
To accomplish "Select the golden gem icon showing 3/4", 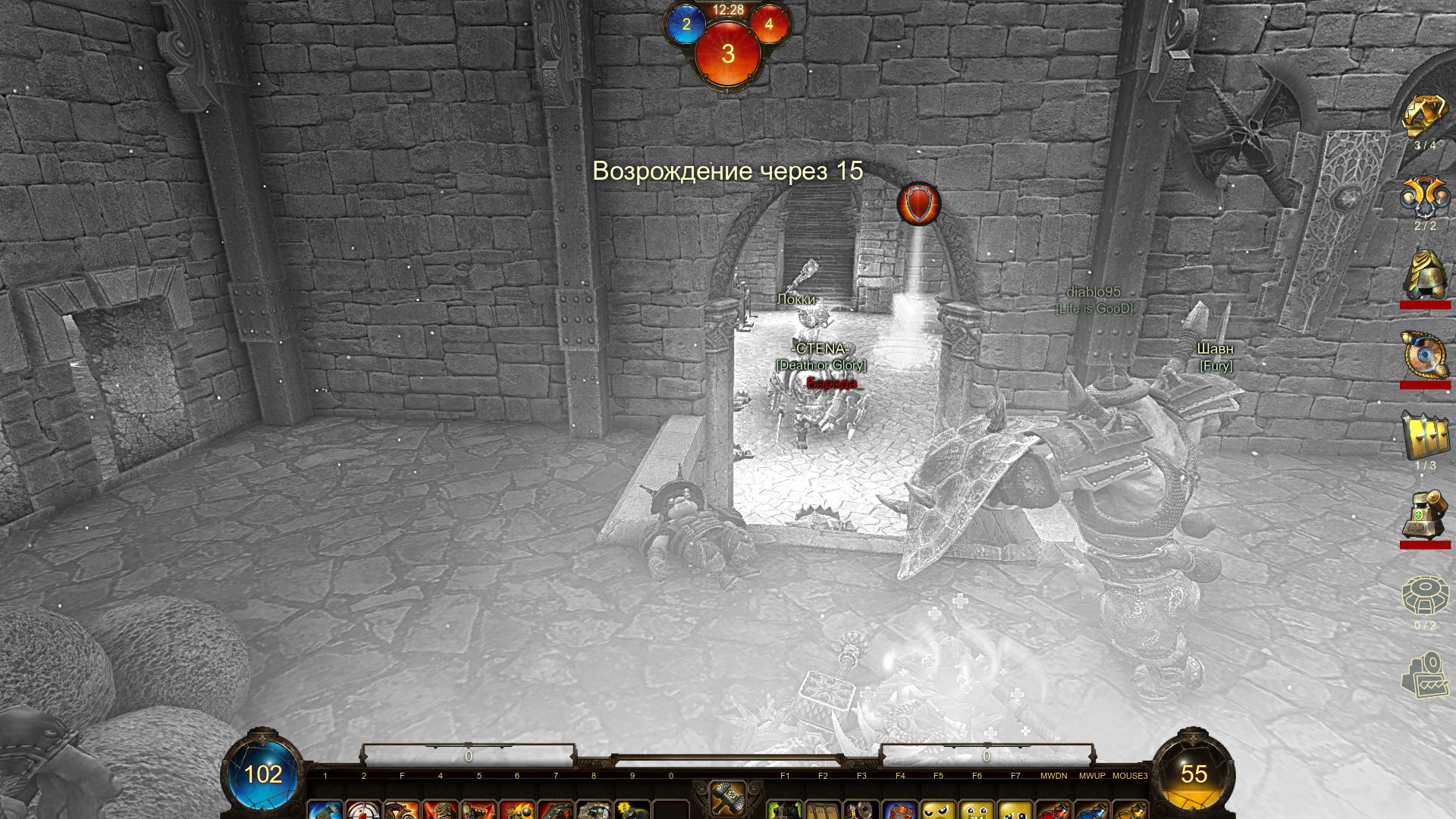I will 1424,117.
